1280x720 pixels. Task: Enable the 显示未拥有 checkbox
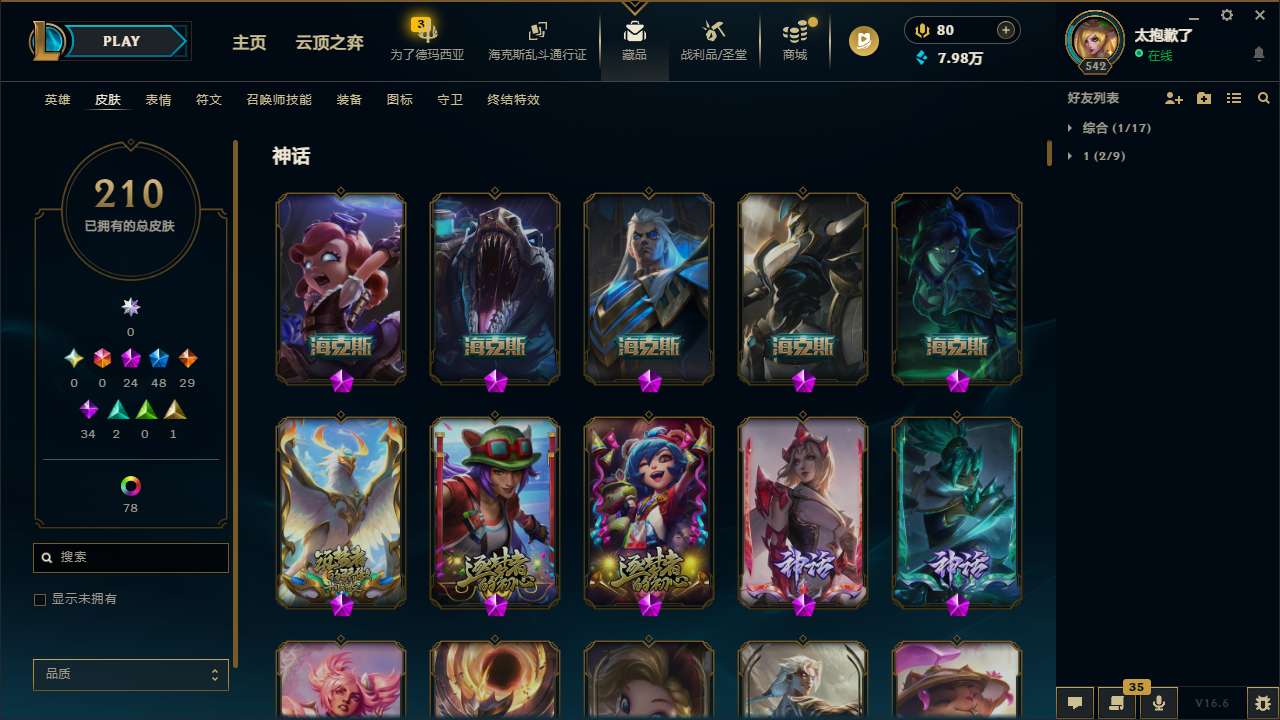click(40, 599)
